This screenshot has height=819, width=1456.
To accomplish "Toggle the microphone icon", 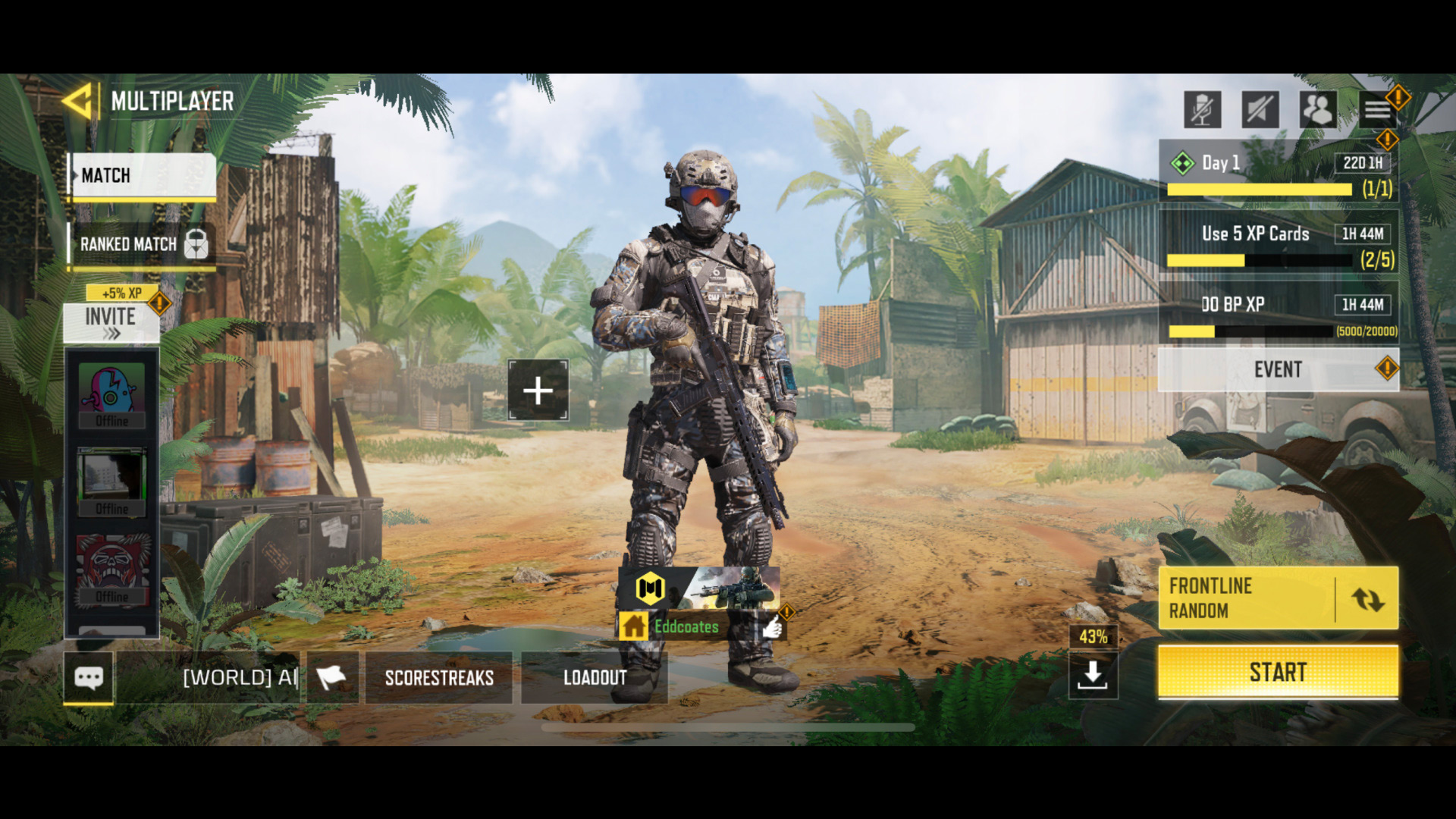I will pos(1202,110).
